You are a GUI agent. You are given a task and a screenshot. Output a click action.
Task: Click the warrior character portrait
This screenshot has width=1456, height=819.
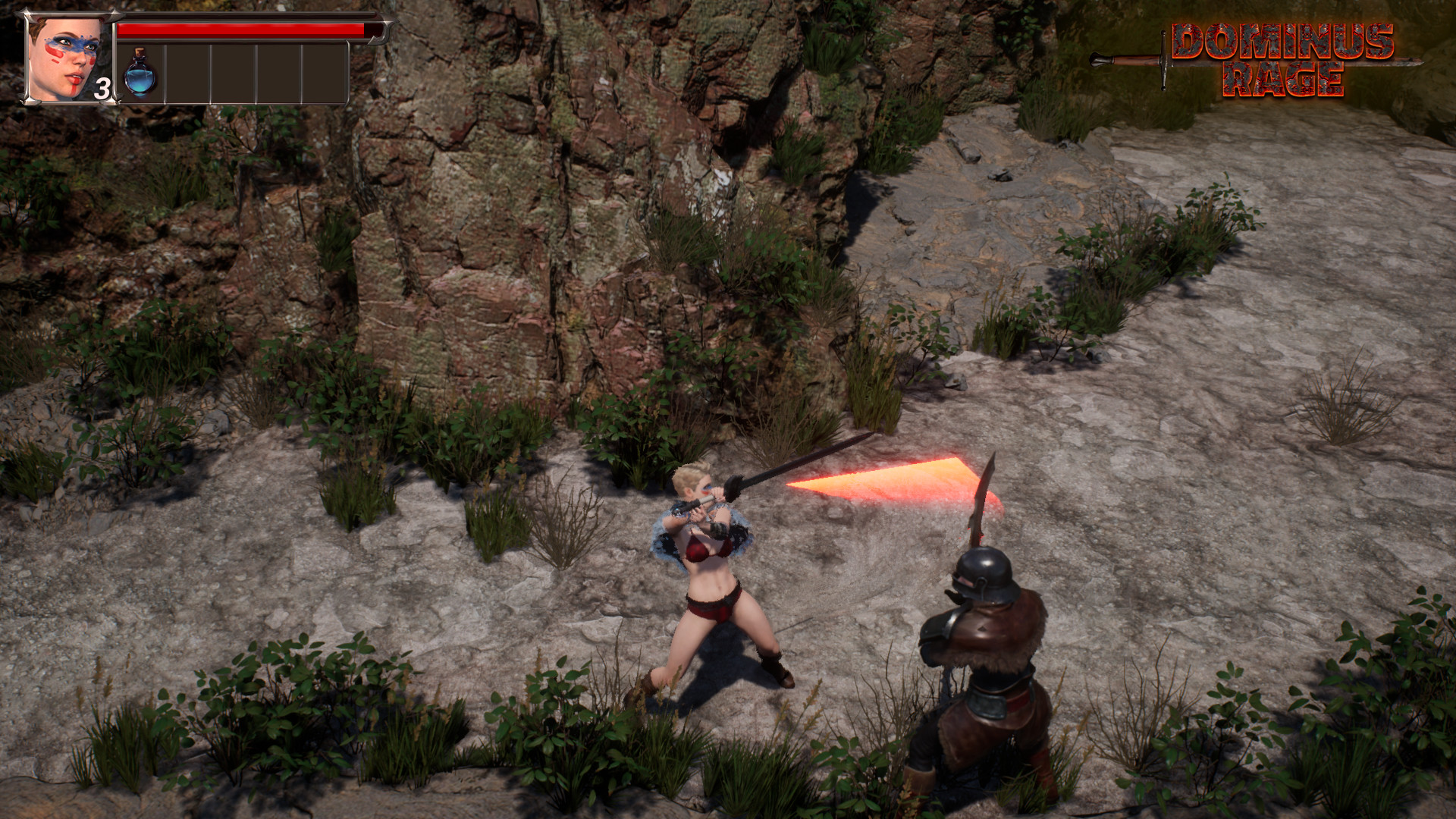point(67,59)
